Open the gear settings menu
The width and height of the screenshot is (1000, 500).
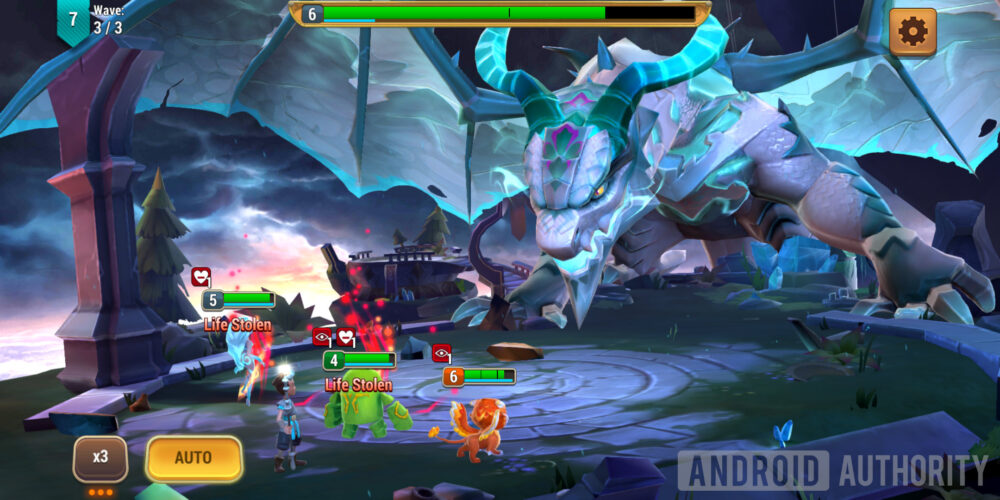(x=912, y=32)
